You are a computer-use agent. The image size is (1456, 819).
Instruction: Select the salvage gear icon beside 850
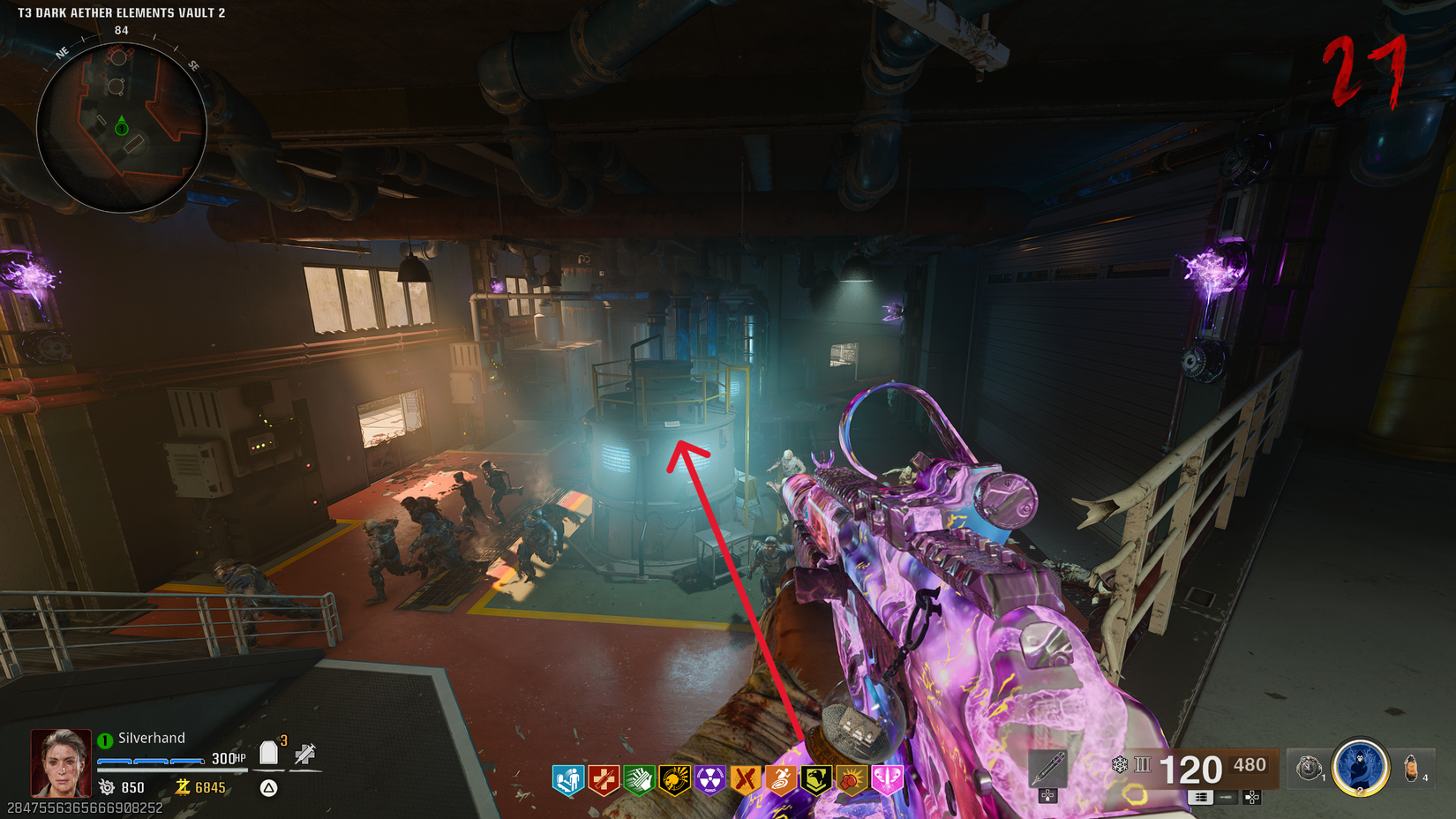click(105, 788)
